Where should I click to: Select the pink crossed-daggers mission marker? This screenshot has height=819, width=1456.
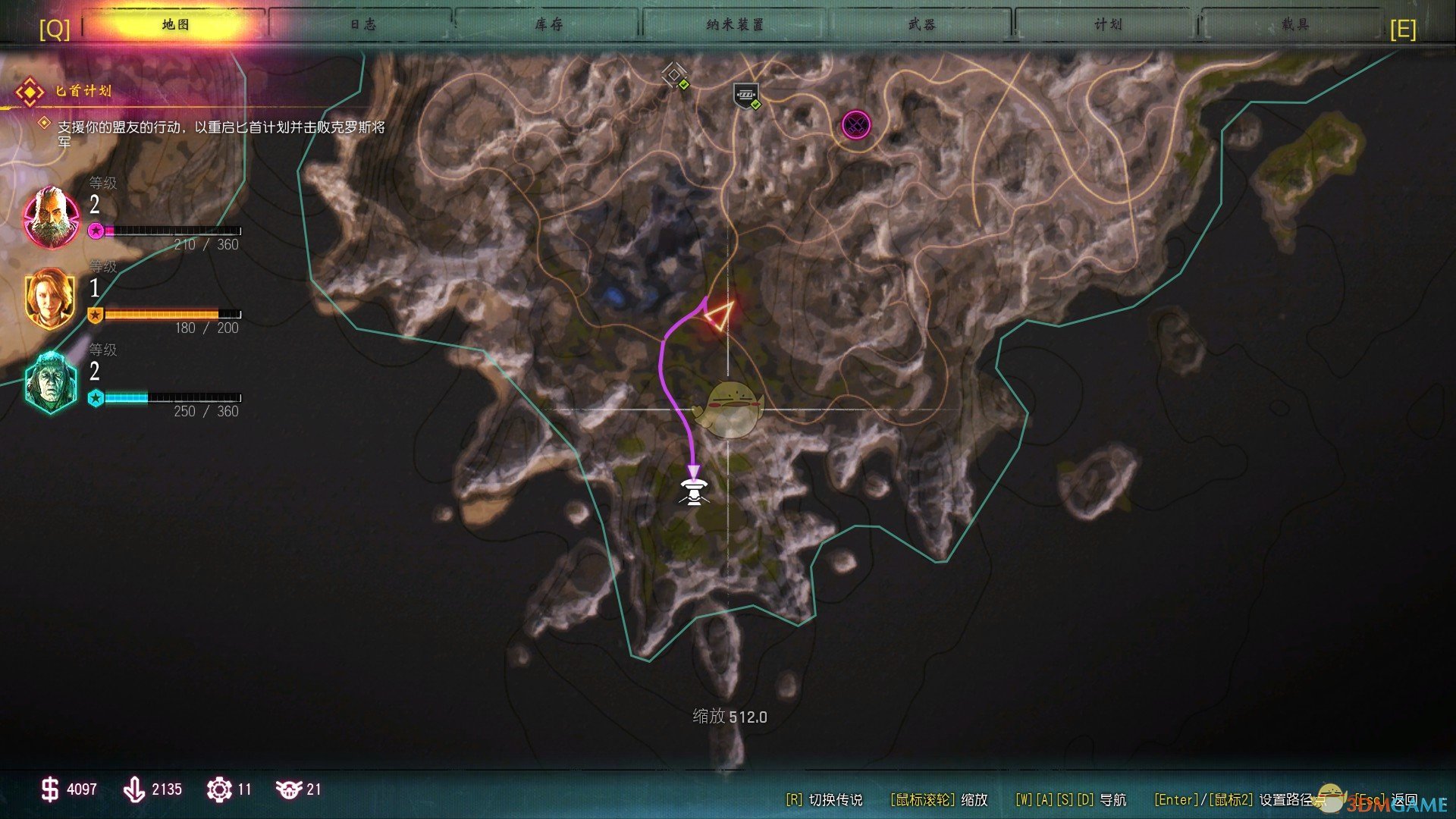pyautogui.click(x=855, y=126)
